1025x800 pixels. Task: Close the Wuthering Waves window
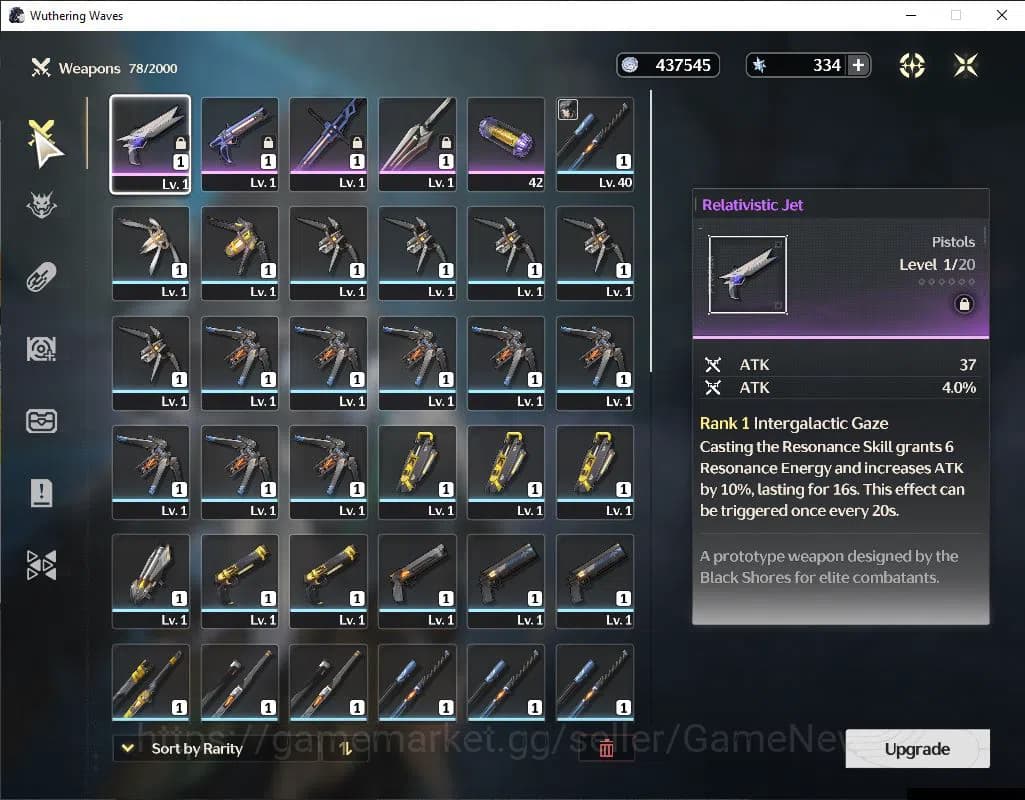coord(1001,15)
